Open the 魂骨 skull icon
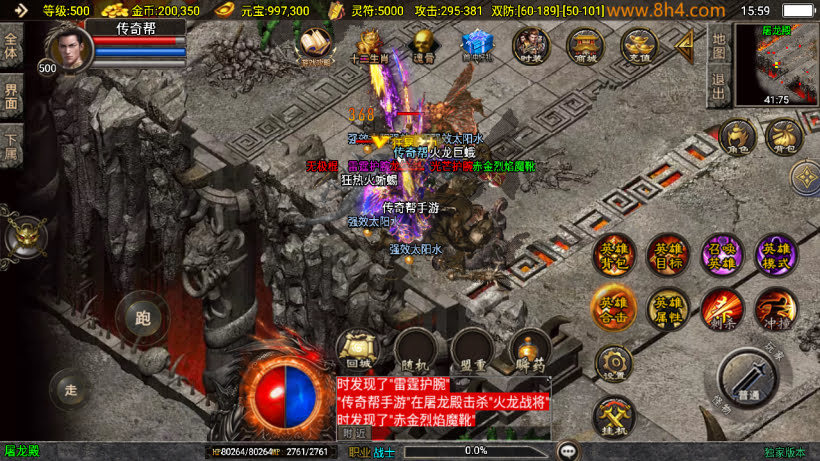Image resolution: width=820 pixels, height=461 pixels. click(423, 45)
